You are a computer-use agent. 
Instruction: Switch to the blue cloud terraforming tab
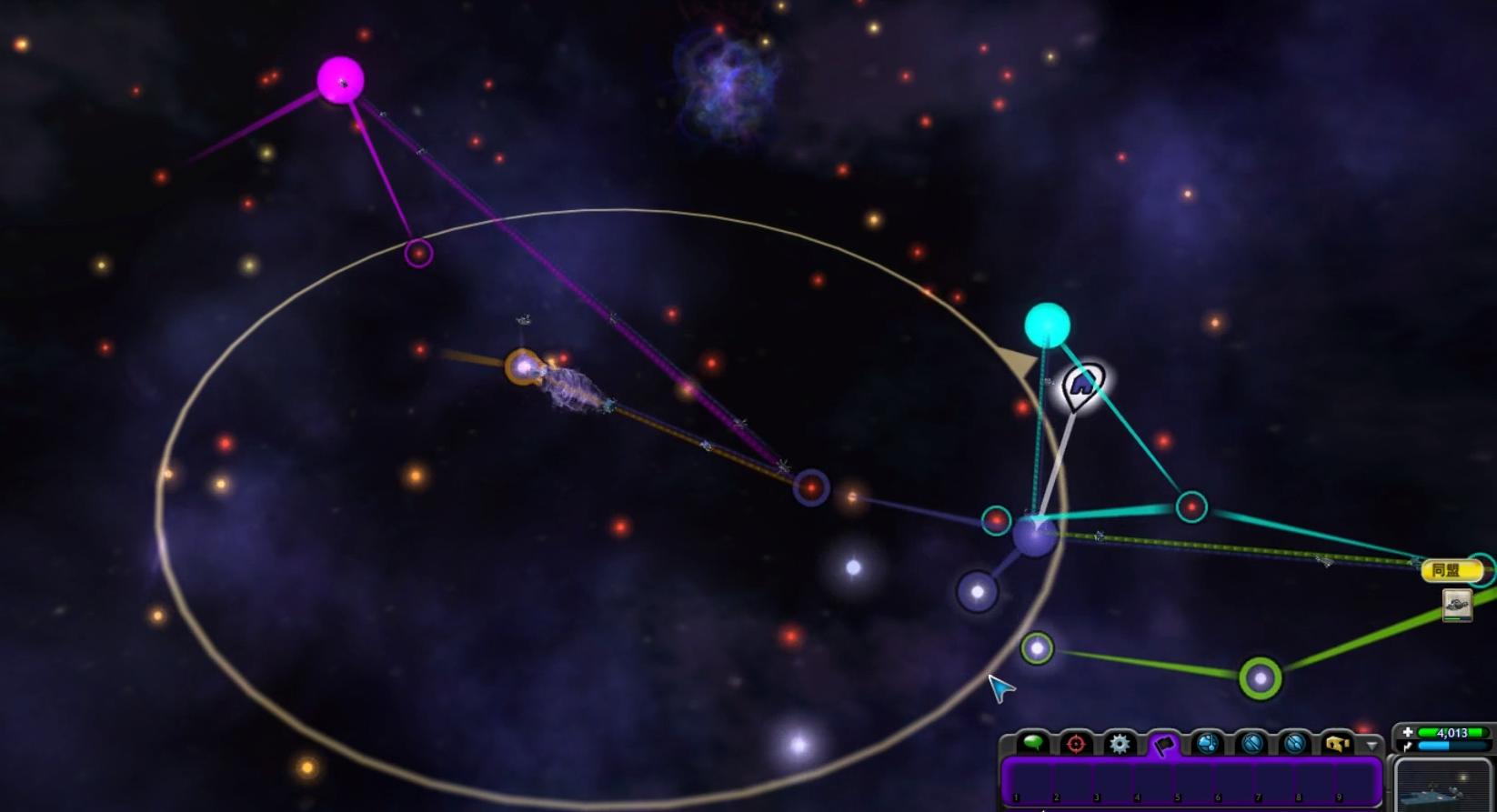click(x=1208, y=744)
